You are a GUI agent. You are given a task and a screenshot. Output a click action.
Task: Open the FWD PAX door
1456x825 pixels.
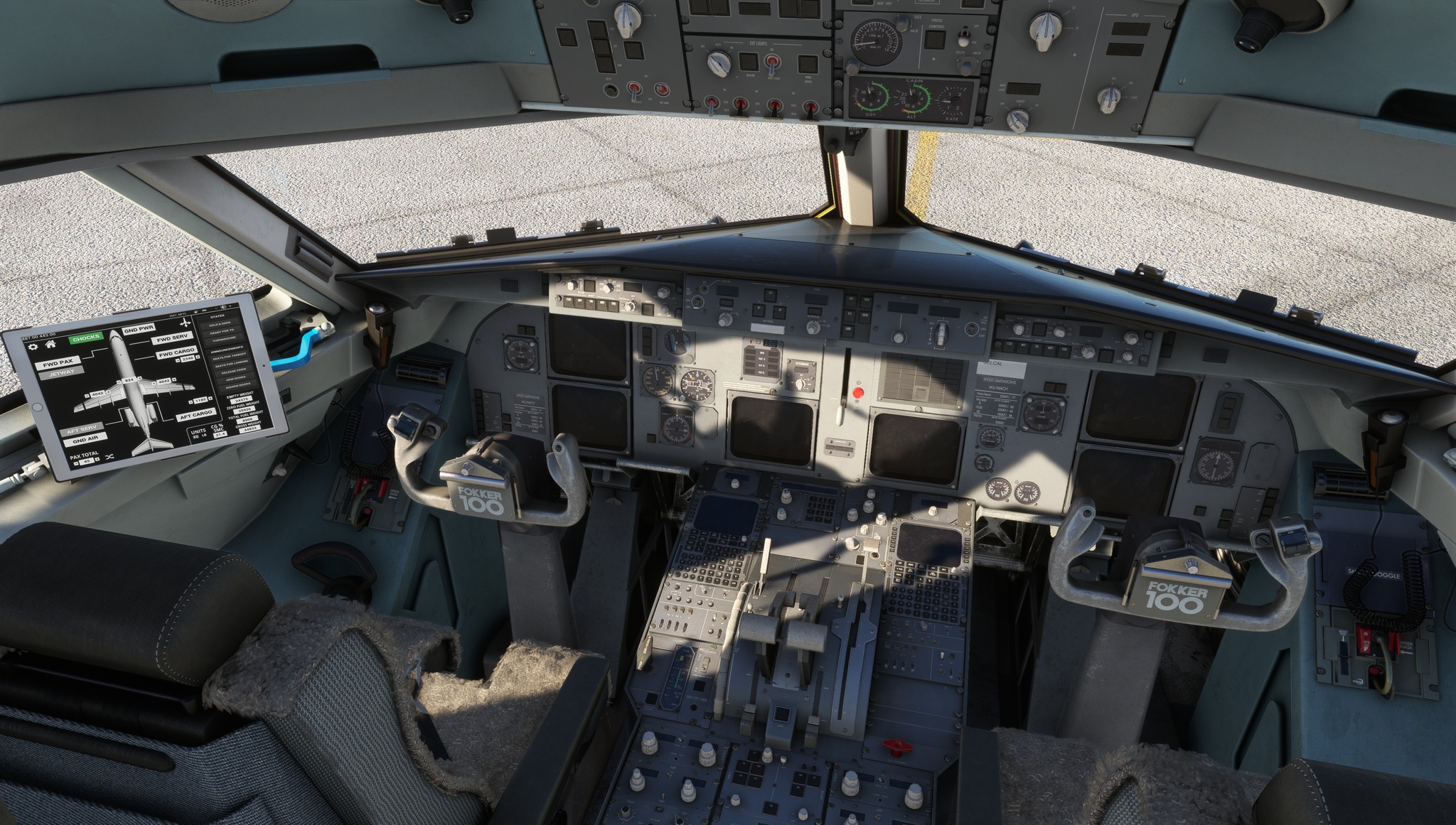(58, 363)
